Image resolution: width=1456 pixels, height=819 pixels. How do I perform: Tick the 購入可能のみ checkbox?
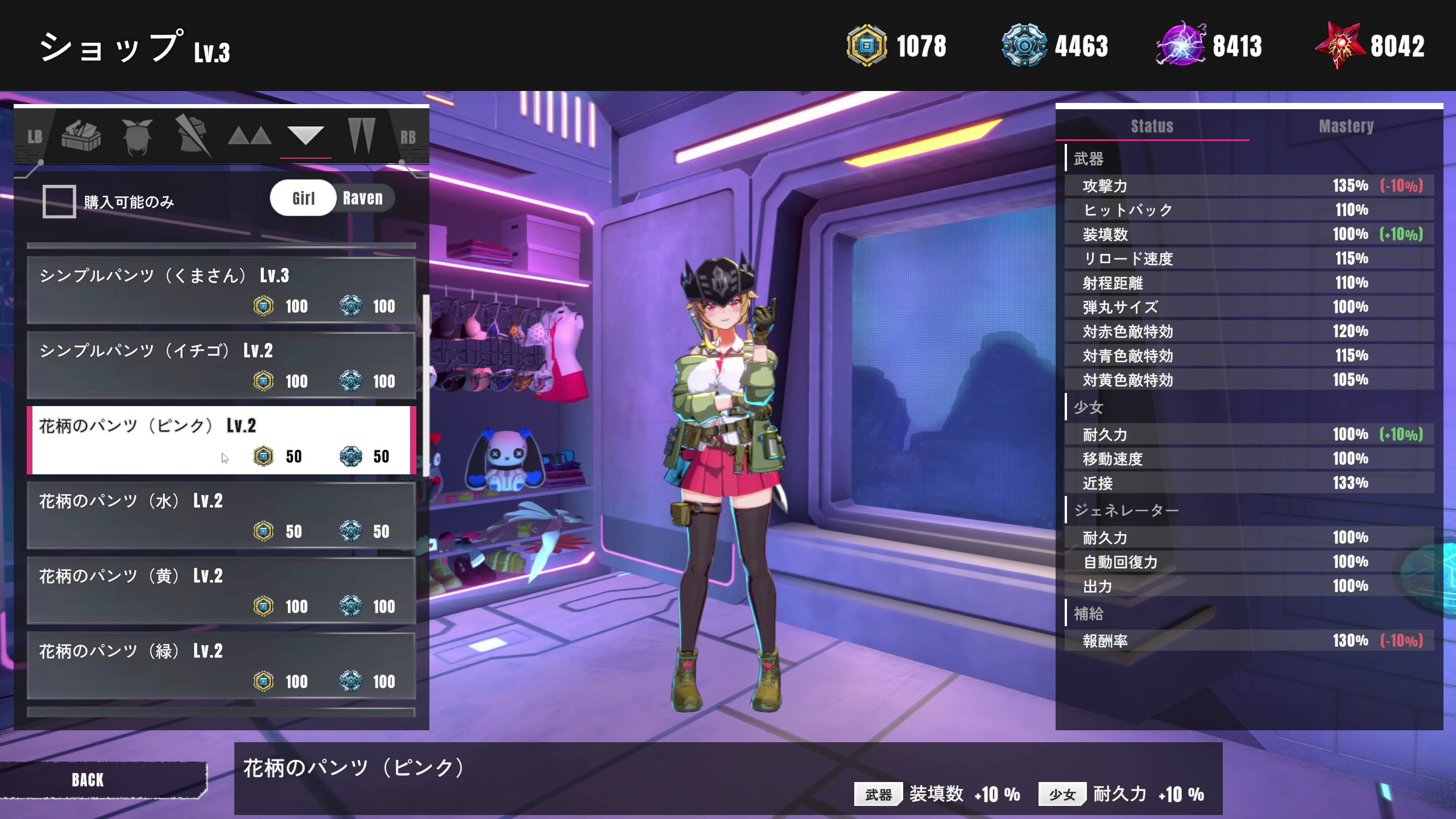[x=59, y=201]
